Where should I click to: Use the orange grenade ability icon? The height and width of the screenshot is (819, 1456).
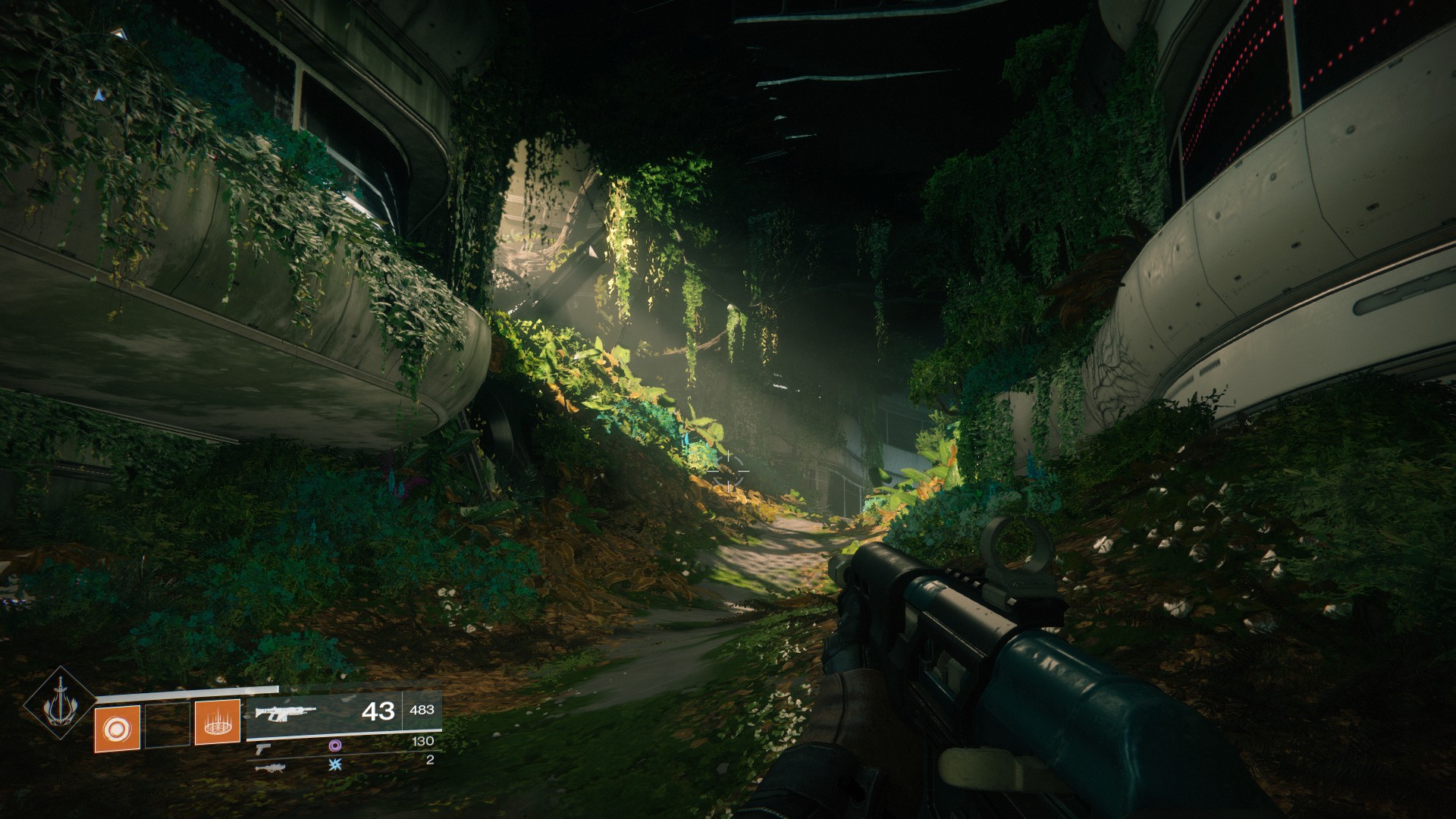[x=117, y=728]
